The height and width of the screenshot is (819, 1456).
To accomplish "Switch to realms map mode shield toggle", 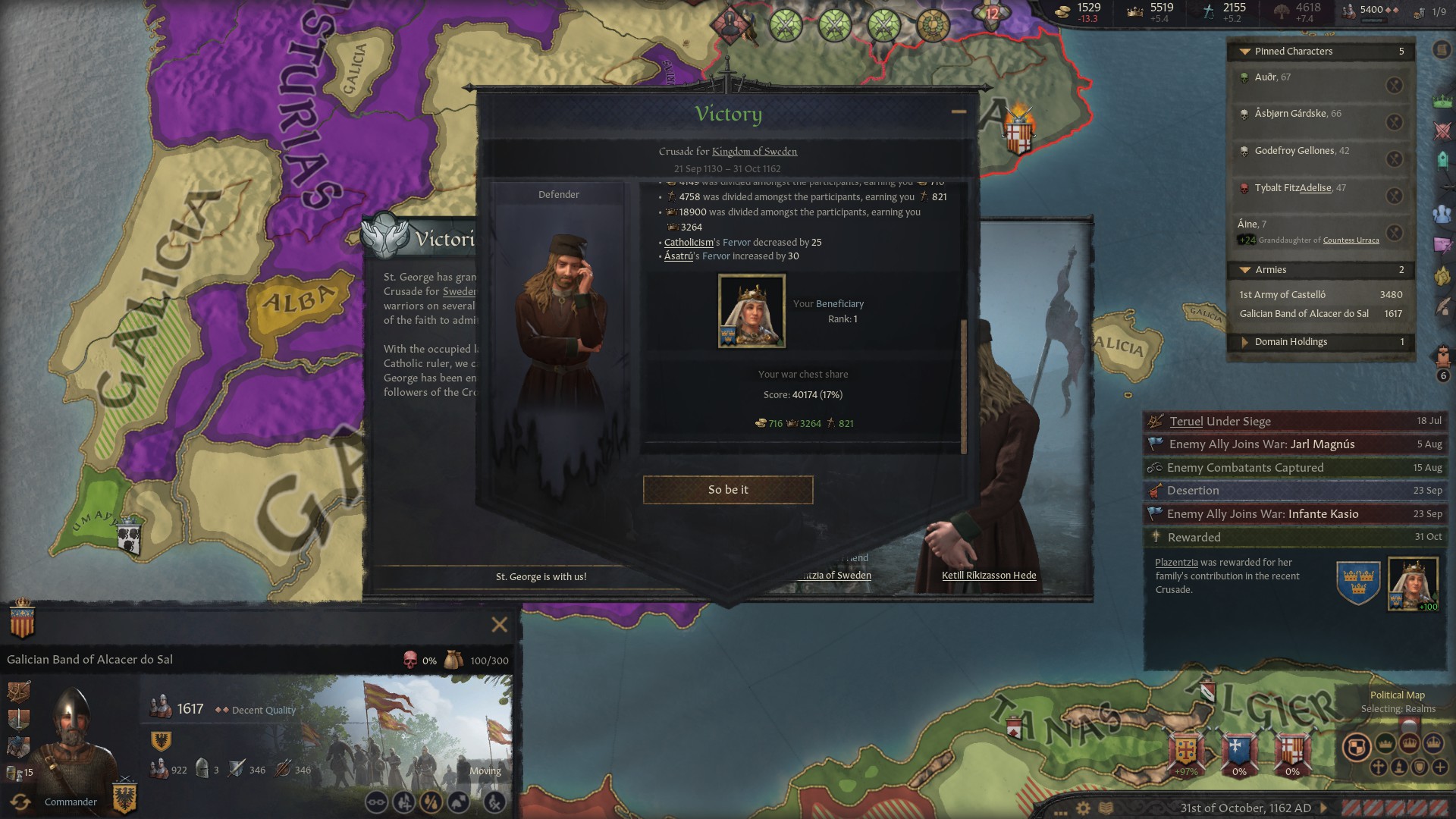I will [x=1357, y=747].
